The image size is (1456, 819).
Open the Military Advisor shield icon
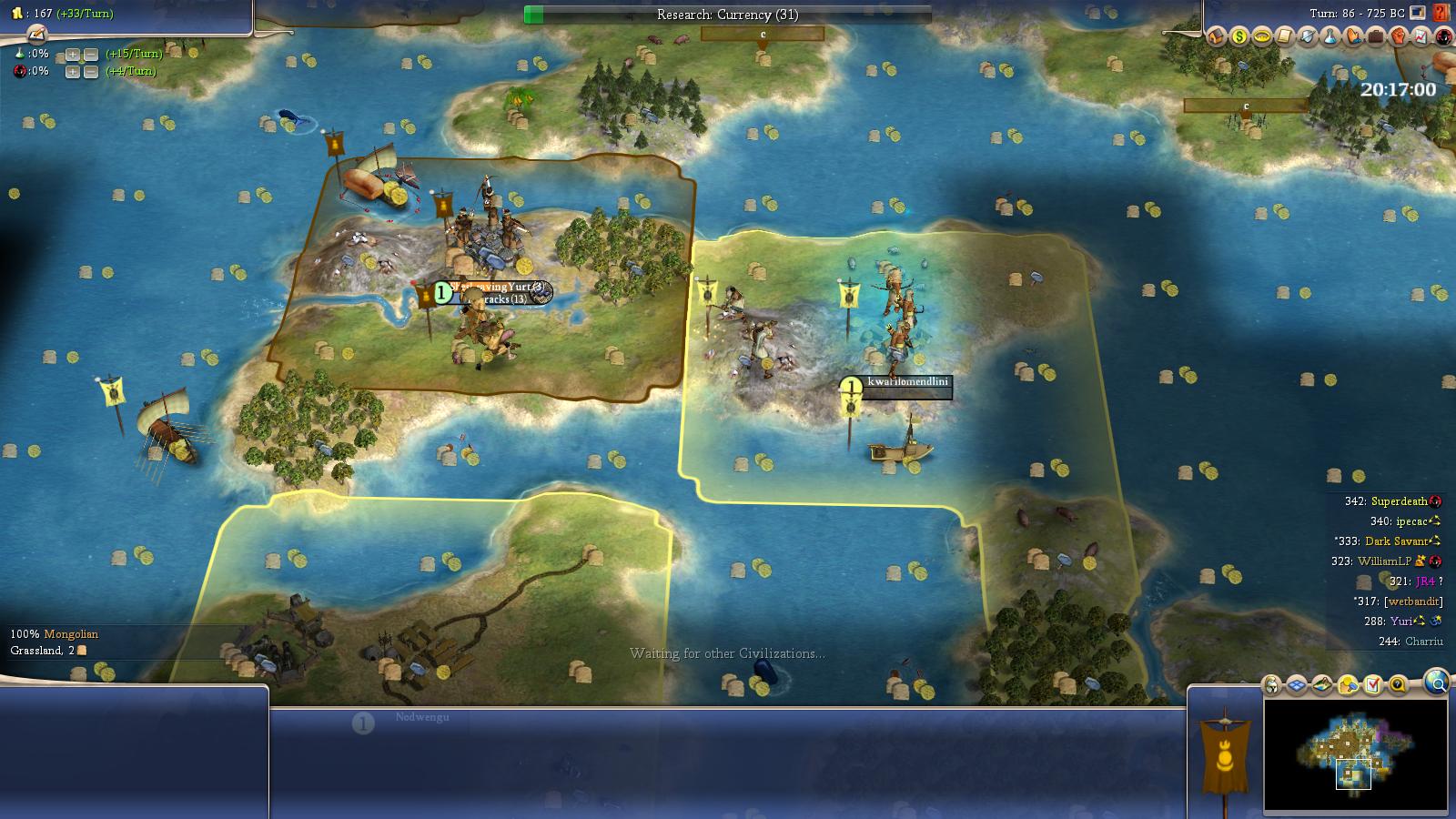point(1308,38)
